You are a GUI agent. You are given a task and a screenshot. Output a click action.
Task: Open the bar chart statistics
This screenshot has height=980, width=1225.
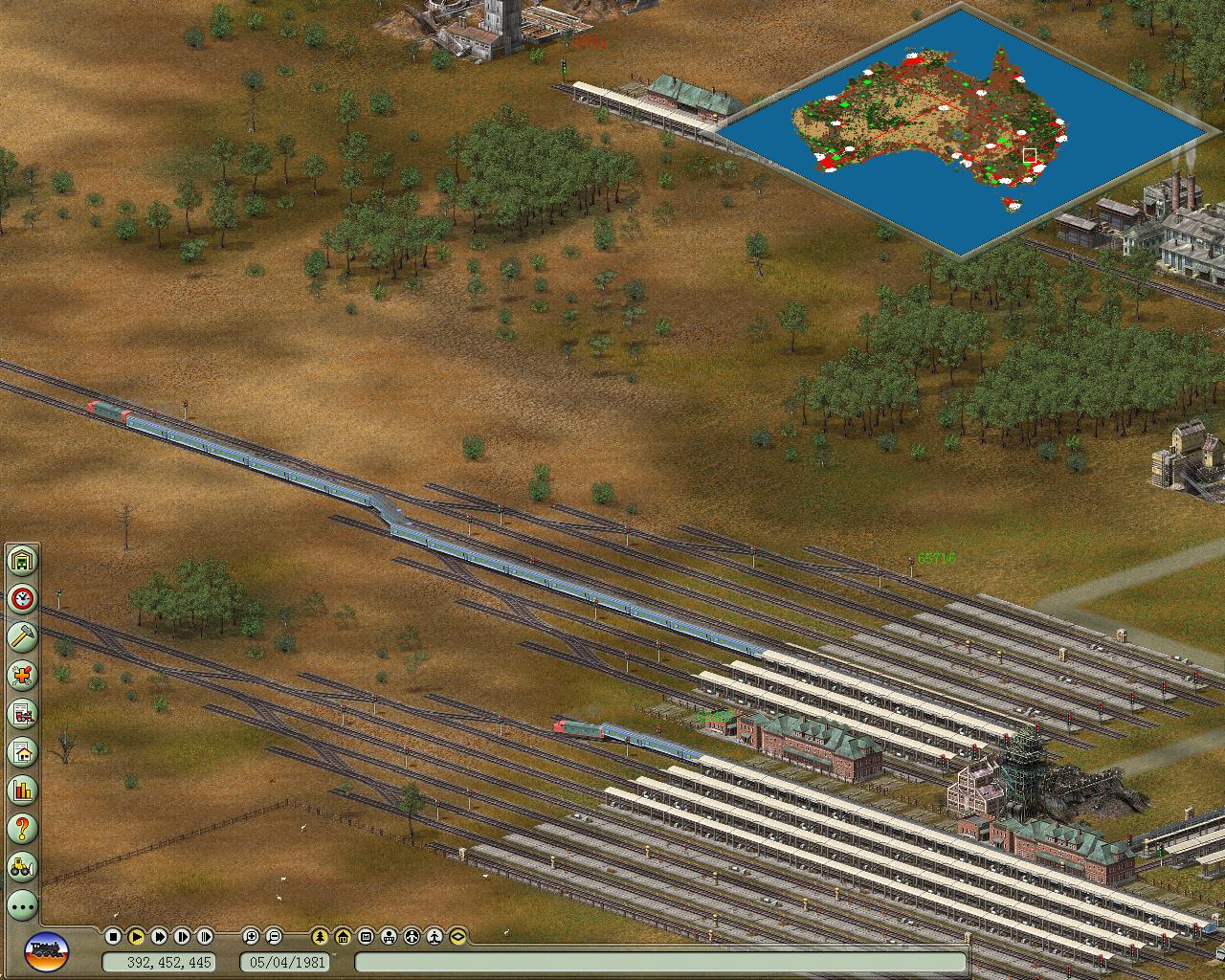pyautogui.click(x=22, y=791)
